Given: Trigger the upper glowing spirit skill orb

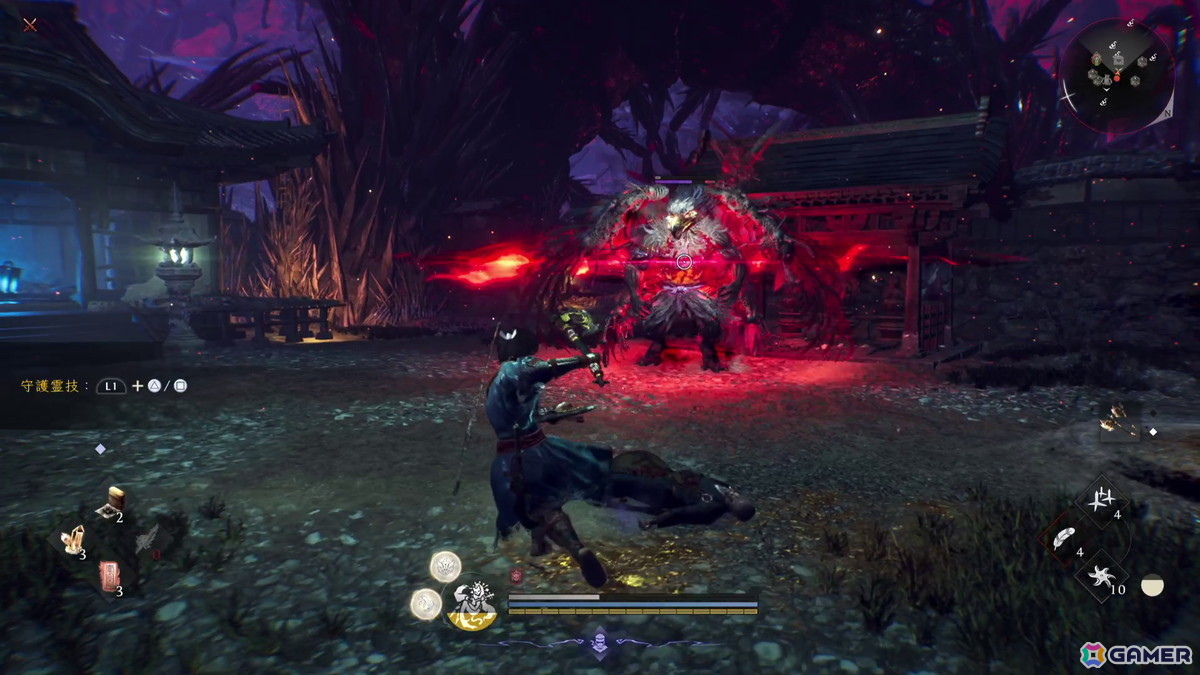Looking at the screenshot, I should tap(445, 567).
